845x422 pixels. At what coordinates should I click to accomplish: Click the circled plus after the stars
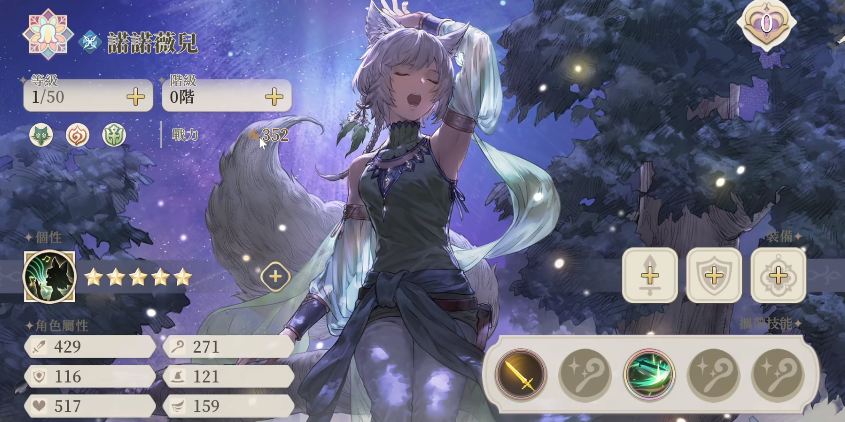pyautogui.click(x=275, y=277)
